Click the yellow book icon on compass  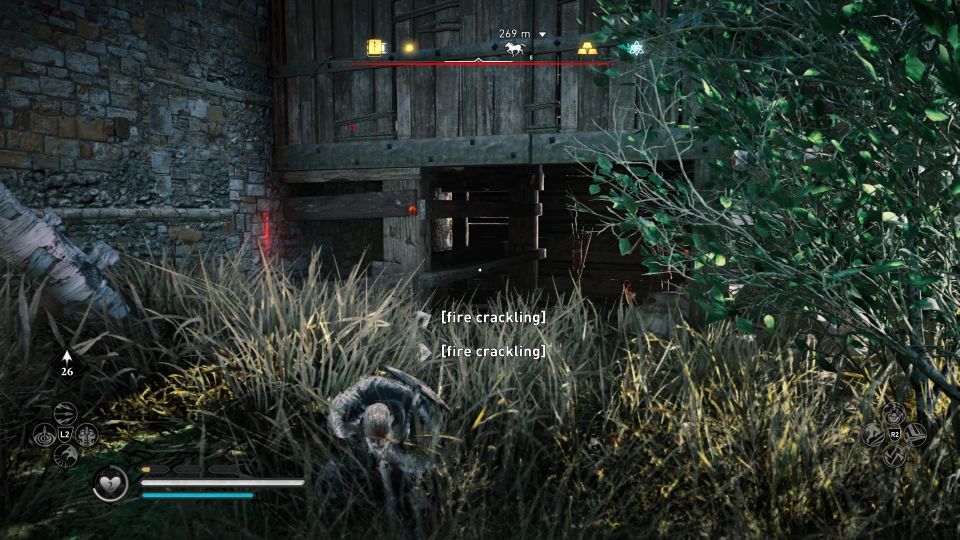click(x=375, y=47)
